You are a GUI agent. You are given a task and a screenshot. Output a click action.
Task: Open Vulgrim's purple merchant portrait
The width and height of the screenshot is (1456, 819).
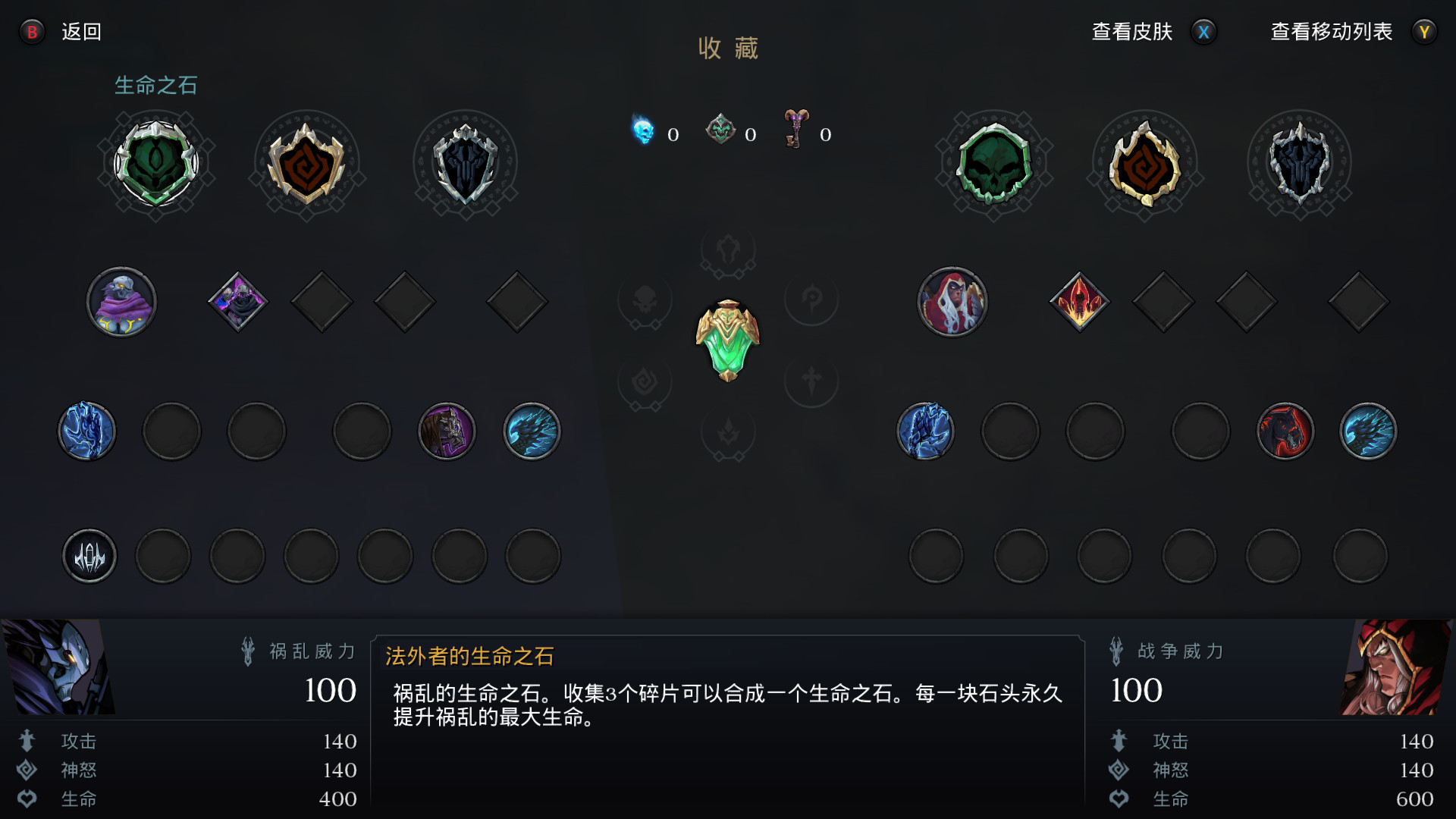121,301
